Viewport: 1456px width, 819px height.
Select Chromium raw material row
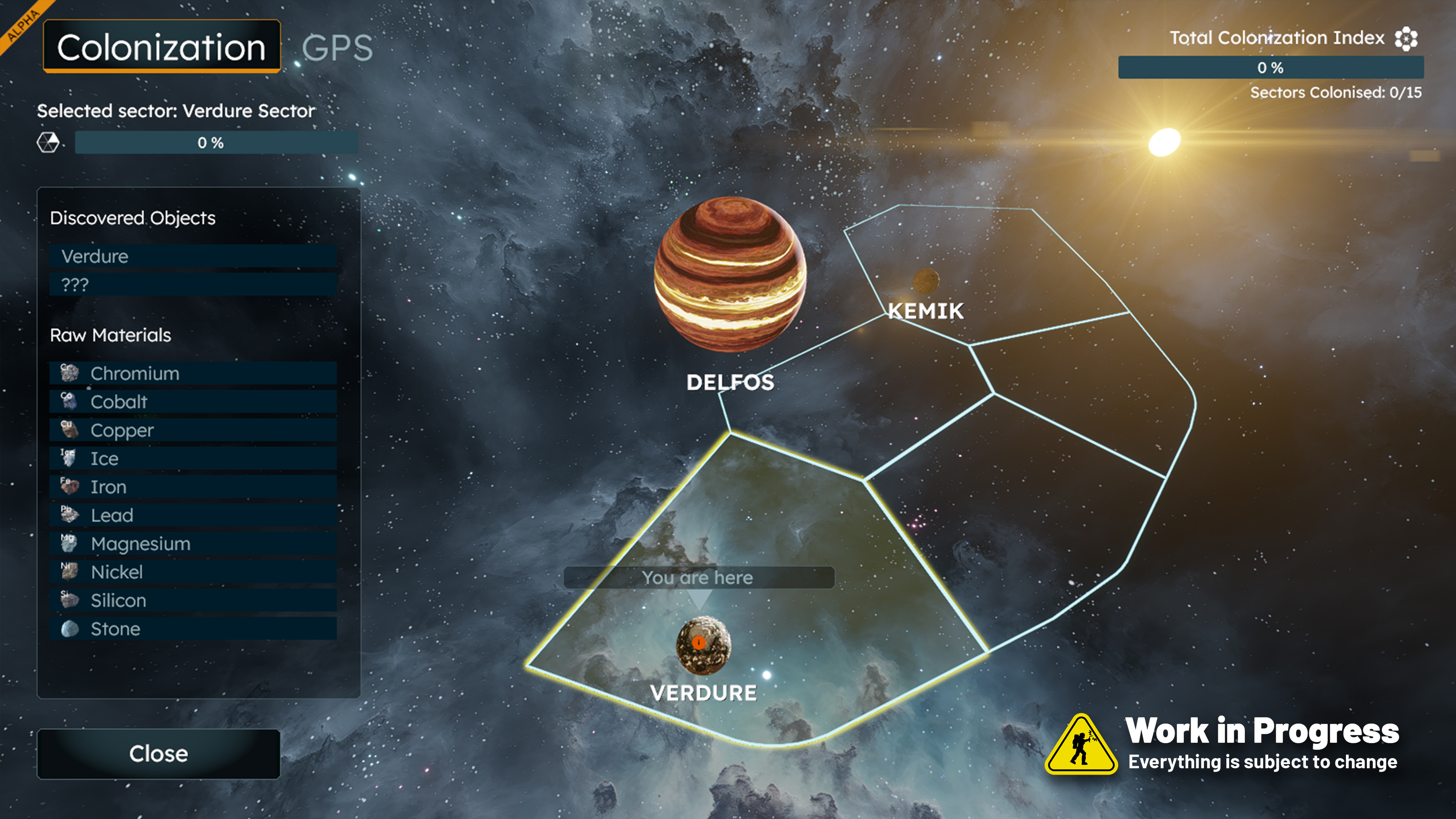[x=193, y=373]
